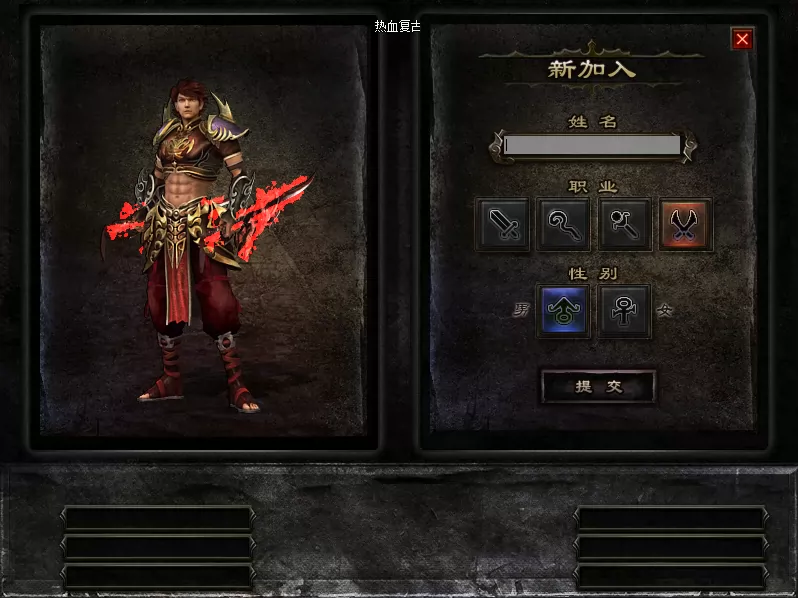Choose the female (女) gender icon
This screenshot has width=798, height=598.
(625, 310)
